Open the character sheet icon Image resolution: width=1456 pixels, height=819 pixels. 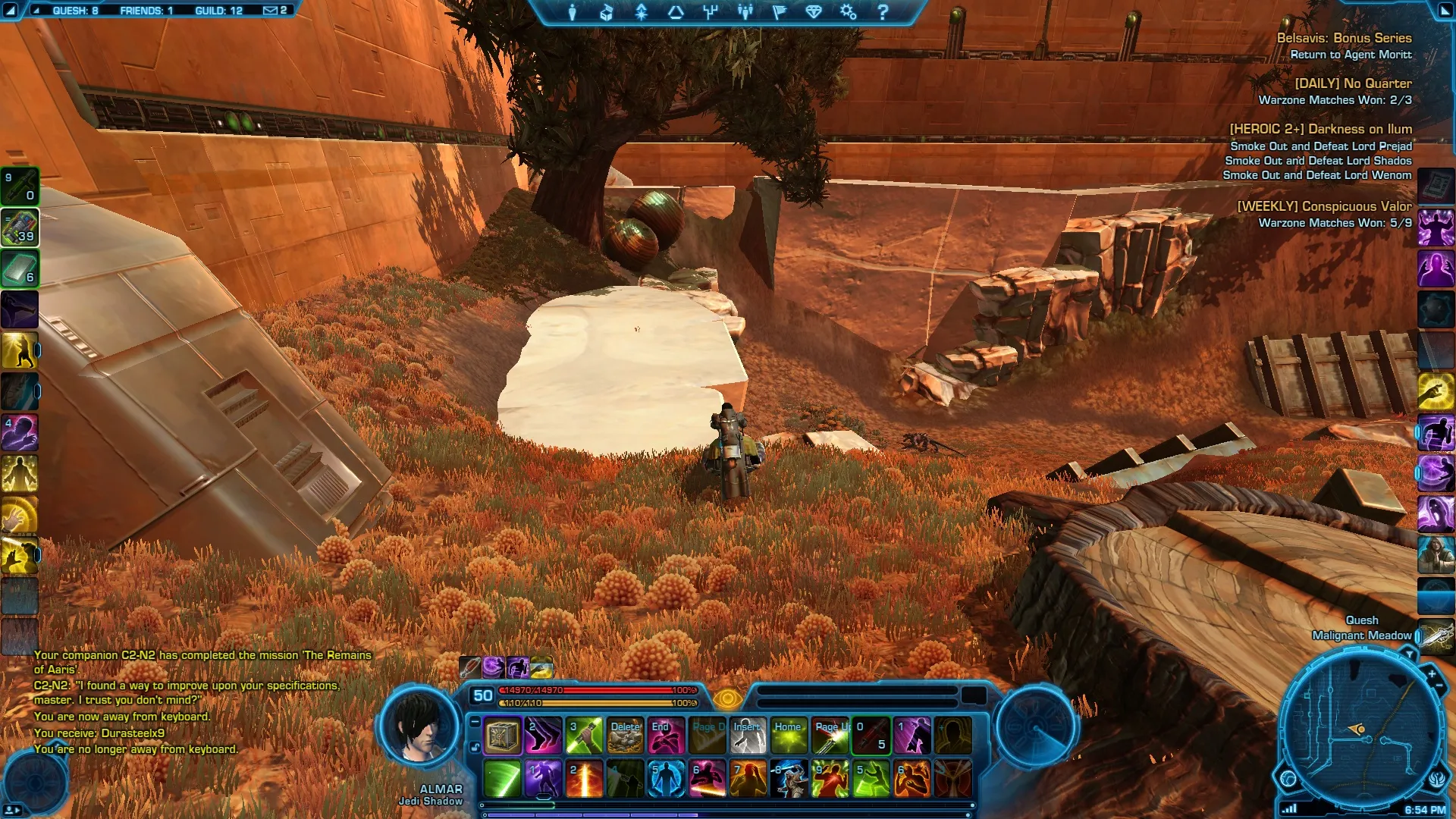(573, 12)
